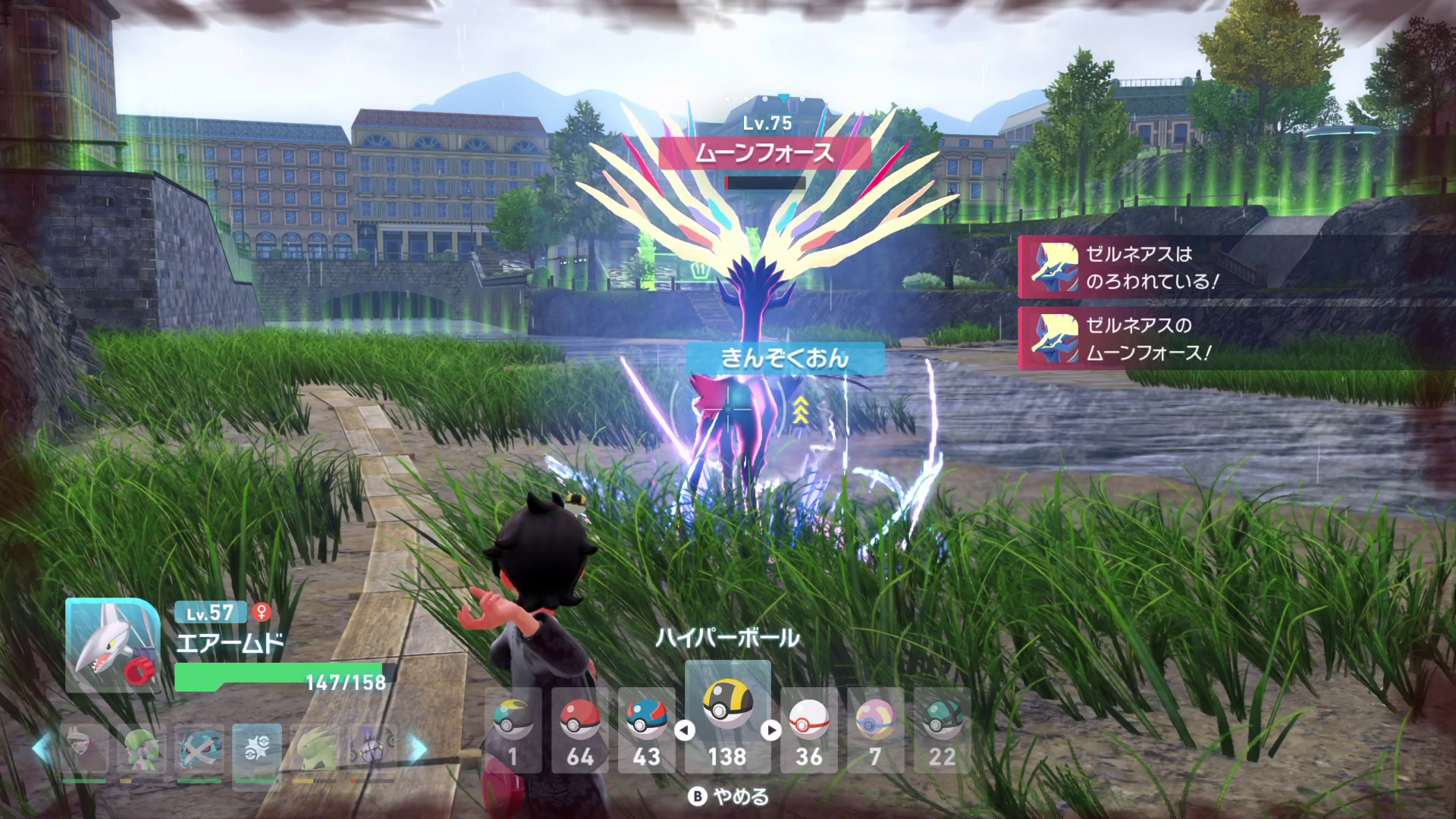This screenshot has height=819, width=1456.
Task: Pick the white Premier Ball slot
Action: point(808,730)
